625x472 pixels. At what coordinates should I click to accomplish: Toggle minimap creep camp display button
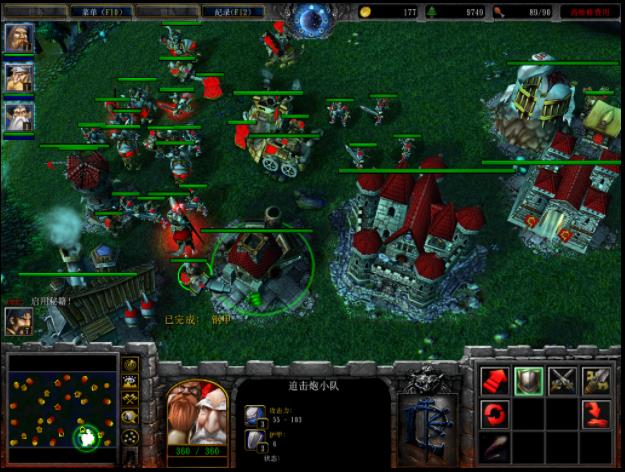[x=131, y=418]
